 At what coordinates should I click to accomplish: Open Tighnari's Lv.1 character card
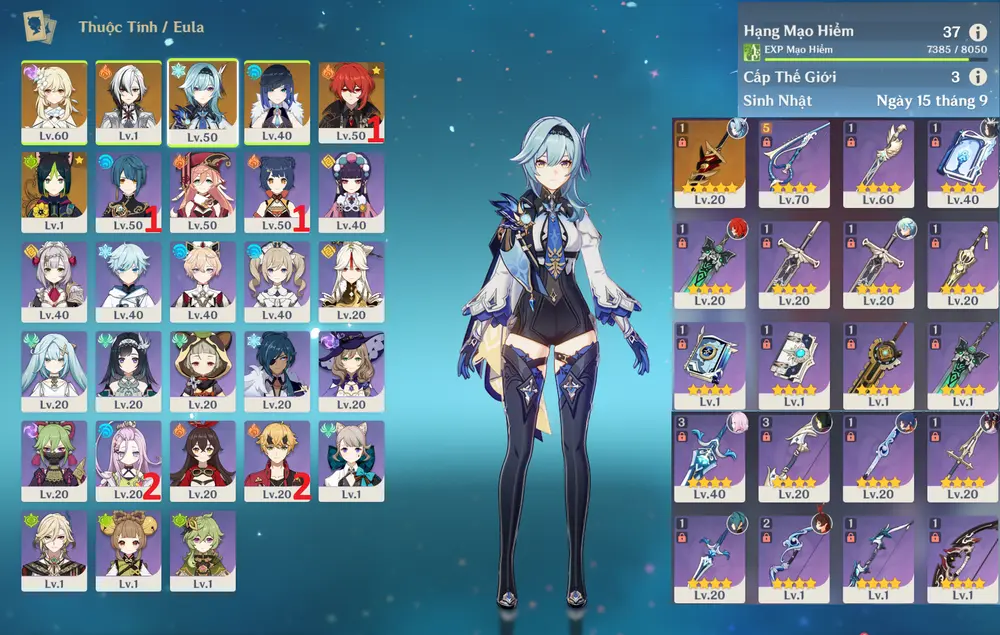coord(54,190)
